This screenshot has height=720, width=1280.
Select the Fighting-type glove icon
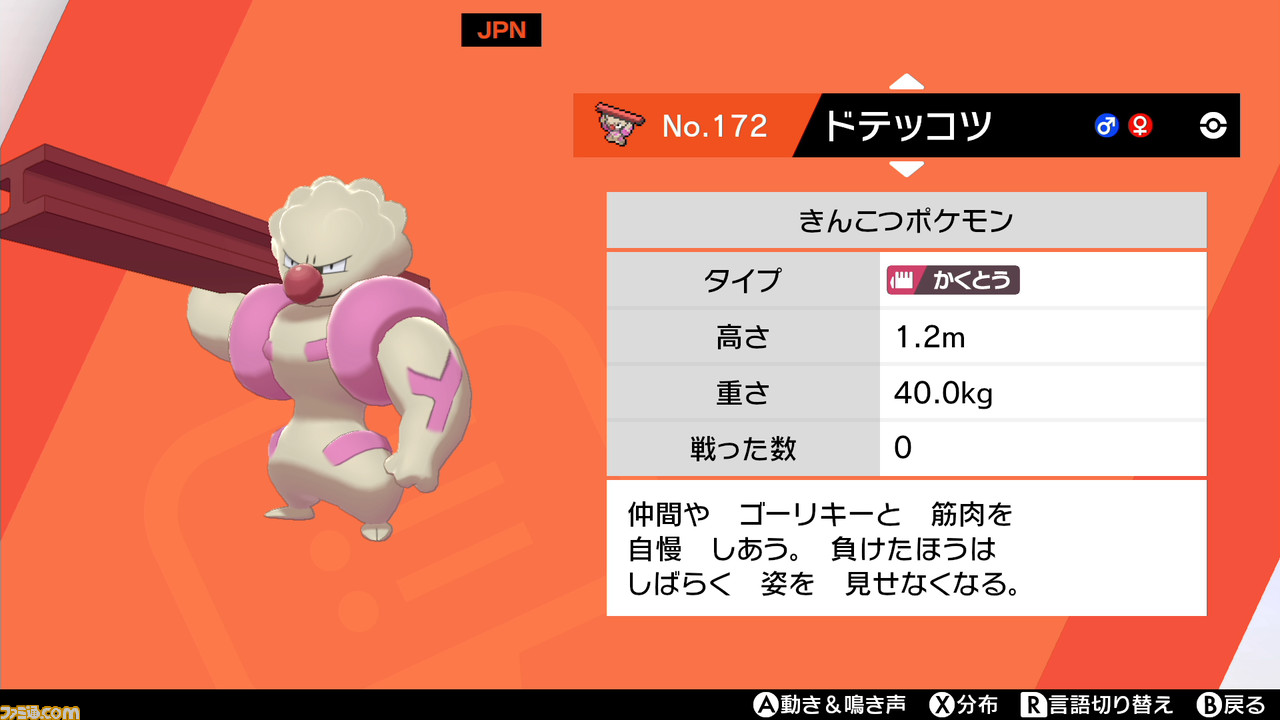(903, 281)
